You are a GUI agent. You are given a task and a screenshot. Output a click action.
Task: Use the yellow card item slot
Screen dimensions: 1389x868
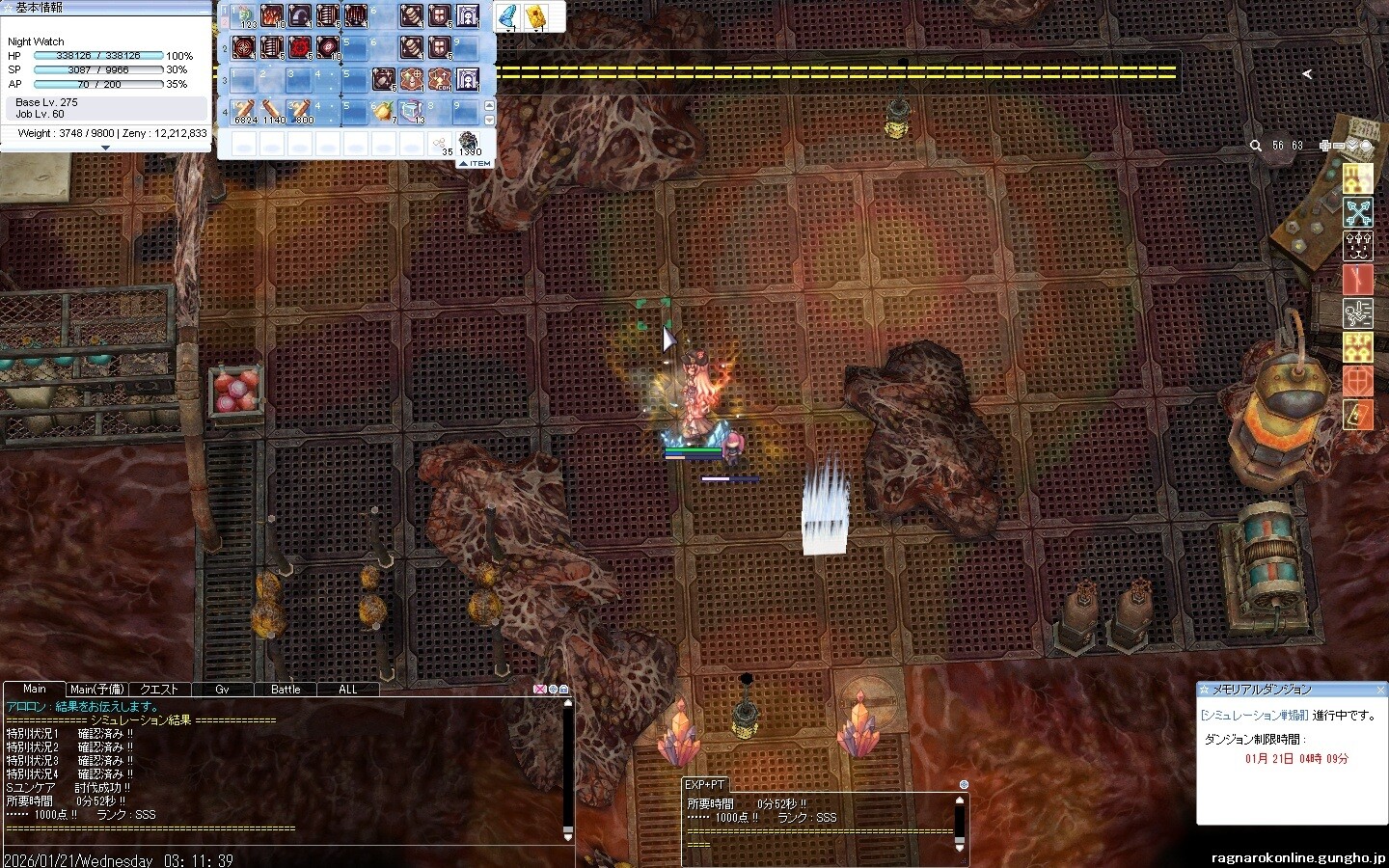click(x=536, y=16)
